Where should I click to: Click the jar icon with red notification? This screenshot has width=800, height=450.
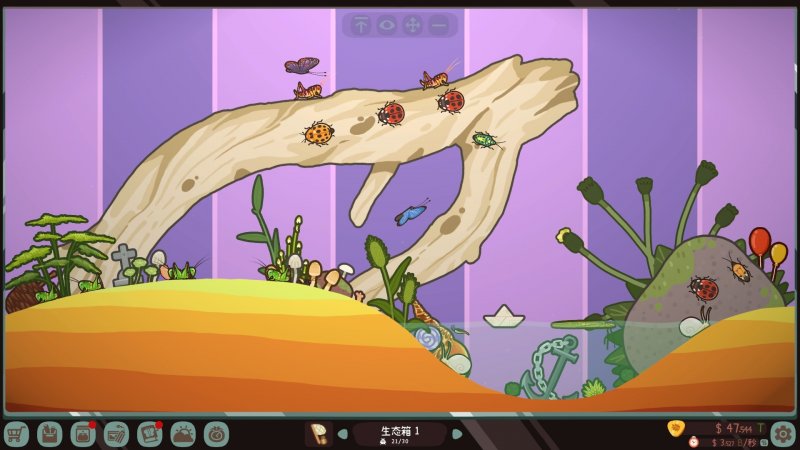point(83,434)
